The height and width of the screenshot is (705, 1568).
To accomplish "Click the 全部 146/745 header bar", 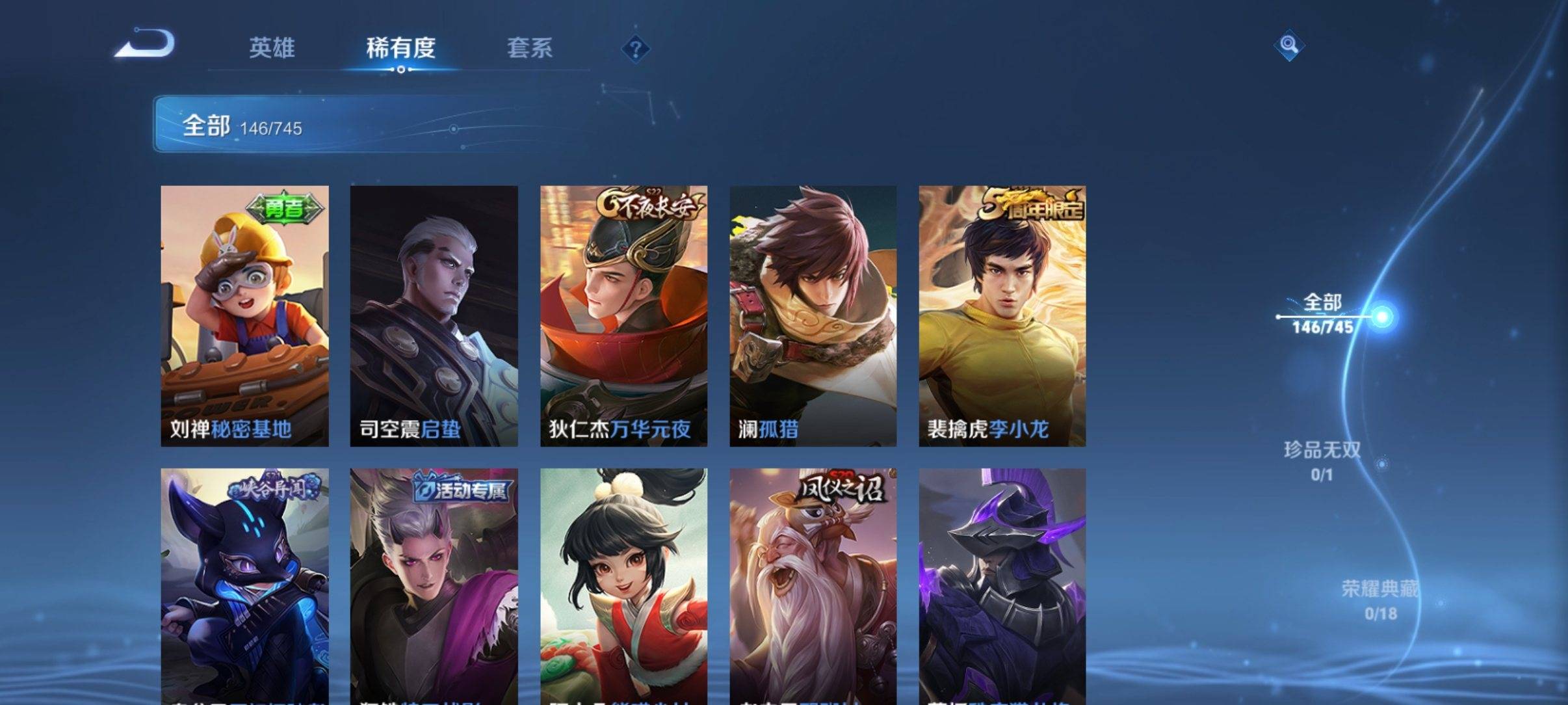I will click(x=351, y=124).
